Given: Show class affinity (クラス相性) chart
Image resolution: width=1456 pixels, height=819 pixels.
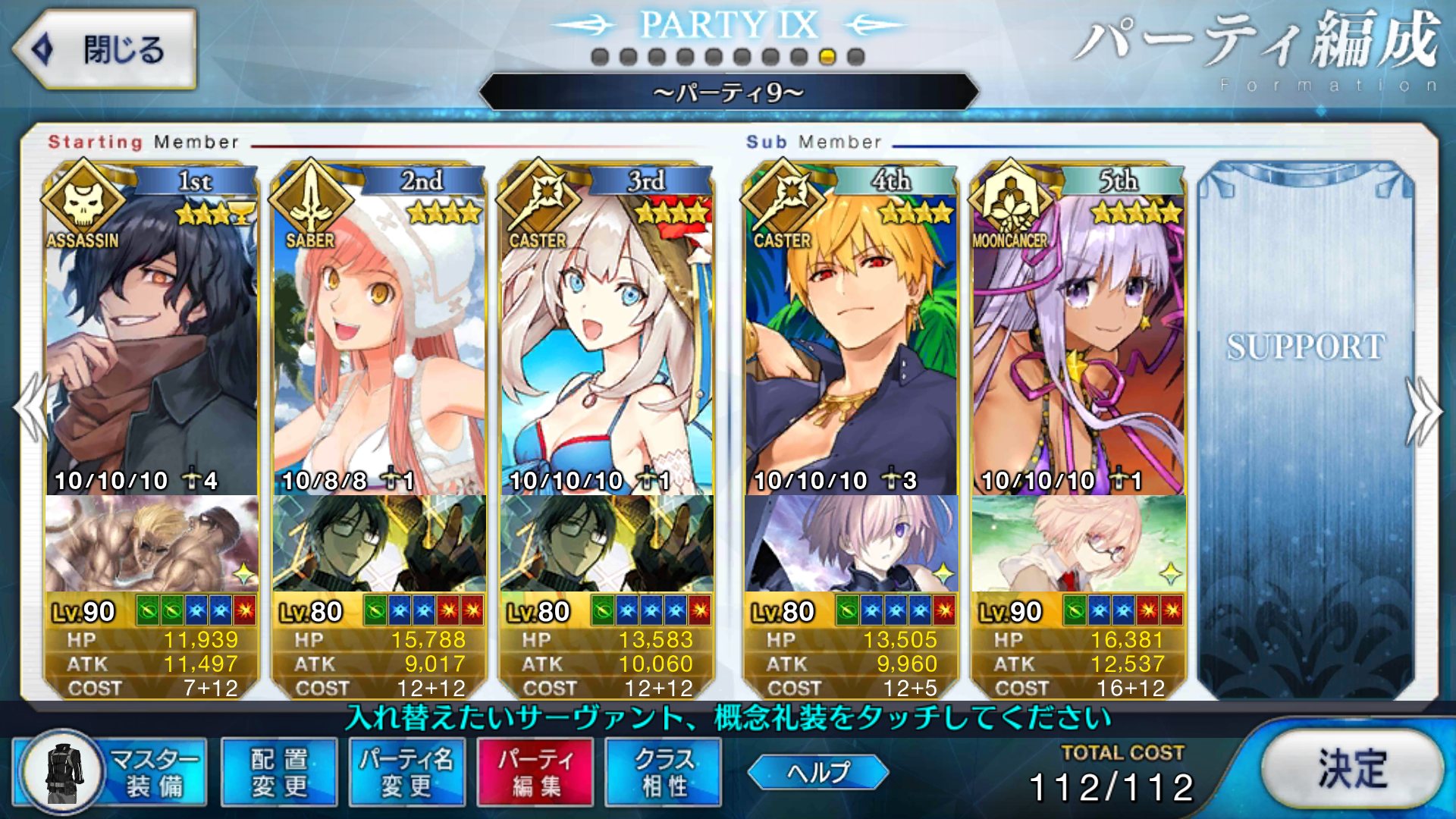Looking at the screenshot, I should (x=664, y=772).
